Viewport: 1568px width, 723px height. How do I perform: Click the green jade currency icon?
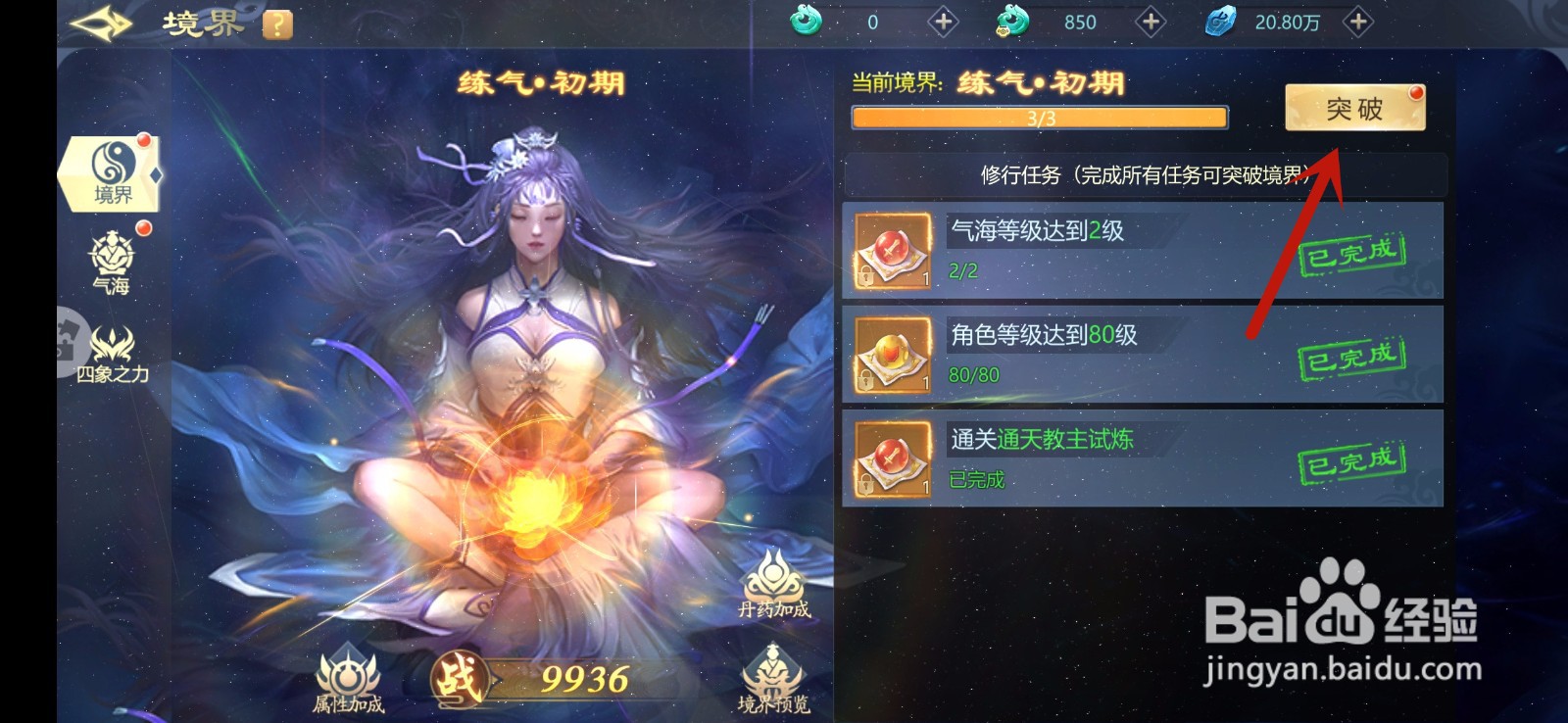[x=806, y=21]
